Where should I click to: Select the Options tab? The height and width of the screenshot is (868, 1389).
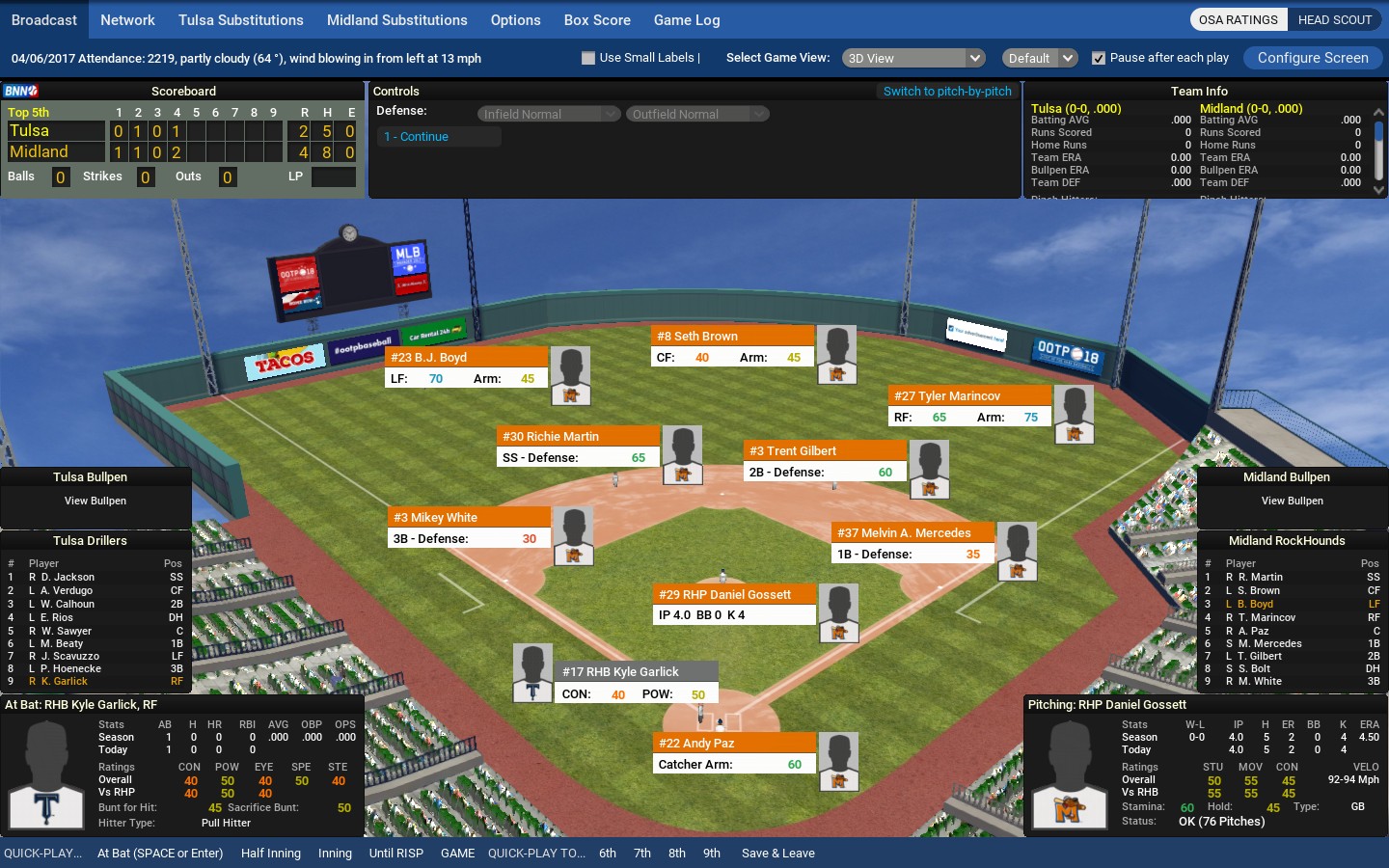click(515, 20)
